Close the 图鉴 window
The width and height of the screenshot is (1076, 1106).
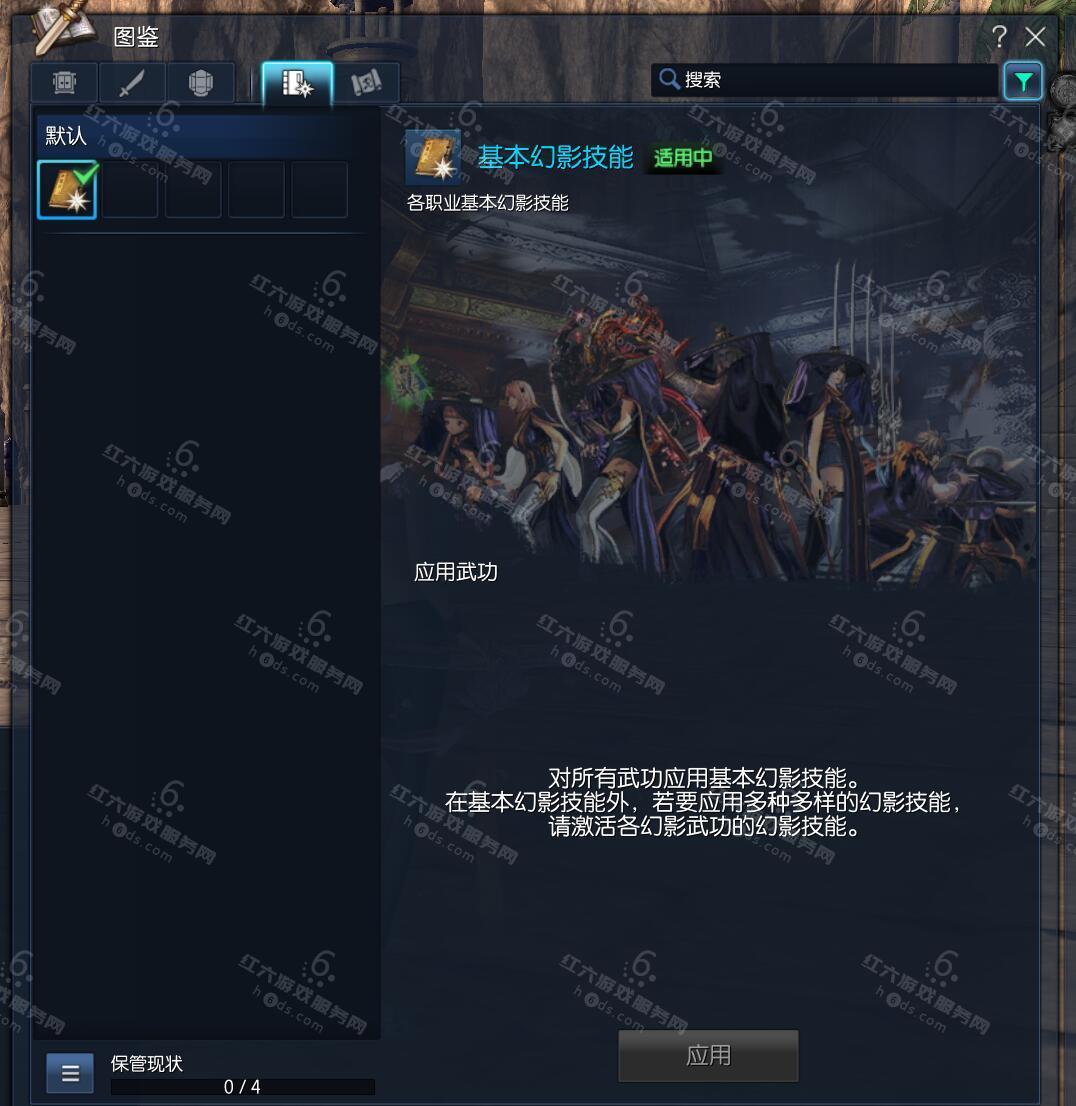click(1036, 37)
